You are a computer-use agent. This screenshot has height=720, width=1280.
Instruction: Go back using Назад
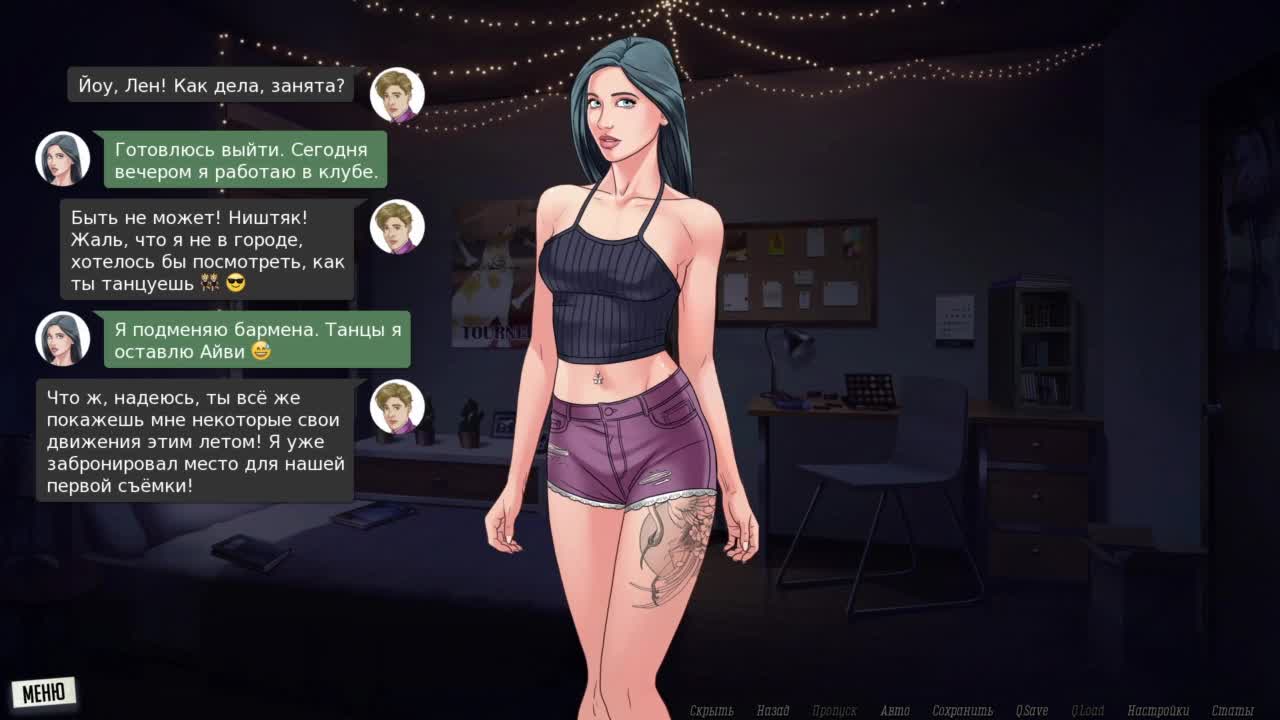[x=773, y=711]
